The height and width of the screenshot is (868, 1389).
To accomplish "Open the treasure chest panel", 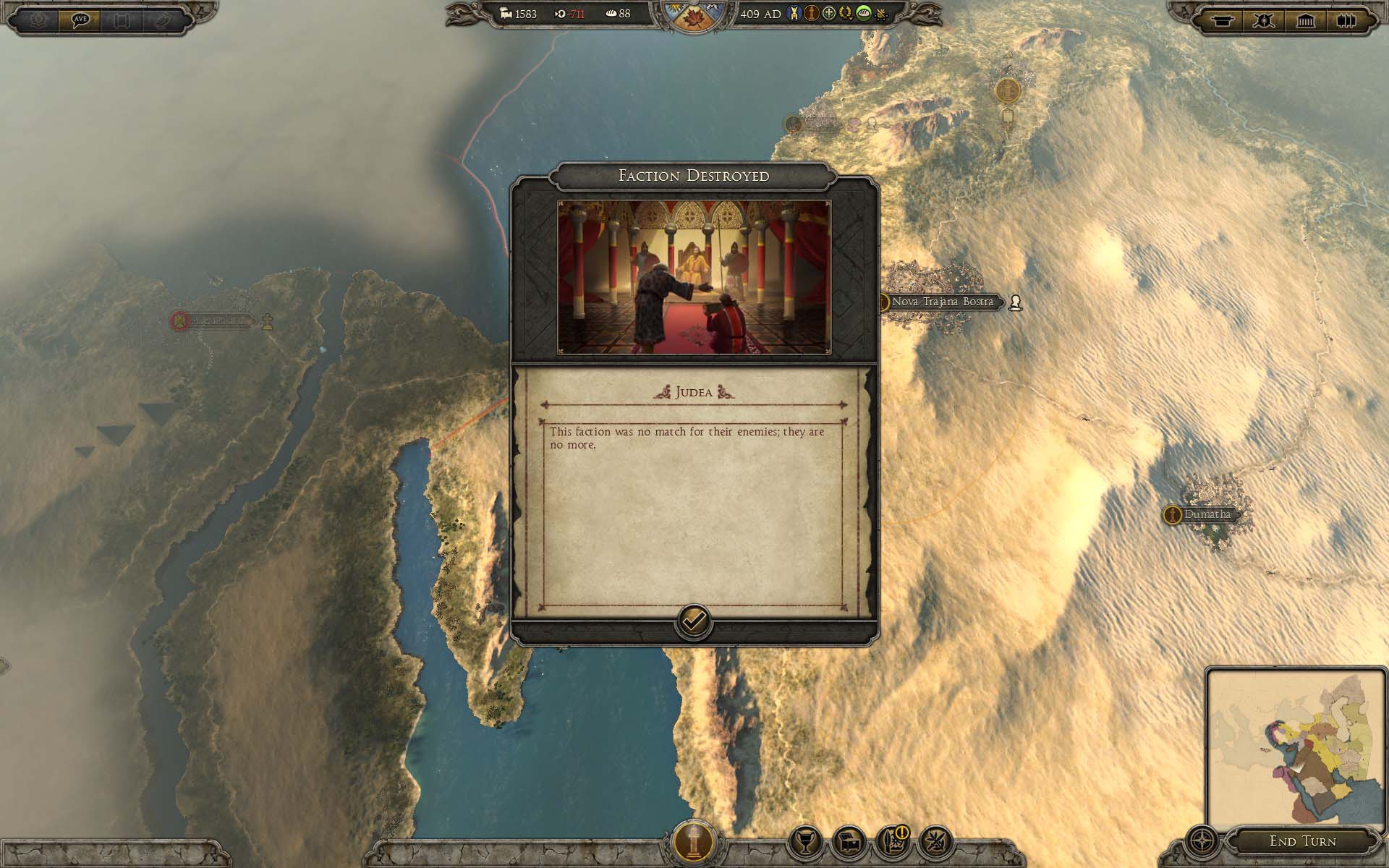I will pyautogui.click(x=848, y=842).
